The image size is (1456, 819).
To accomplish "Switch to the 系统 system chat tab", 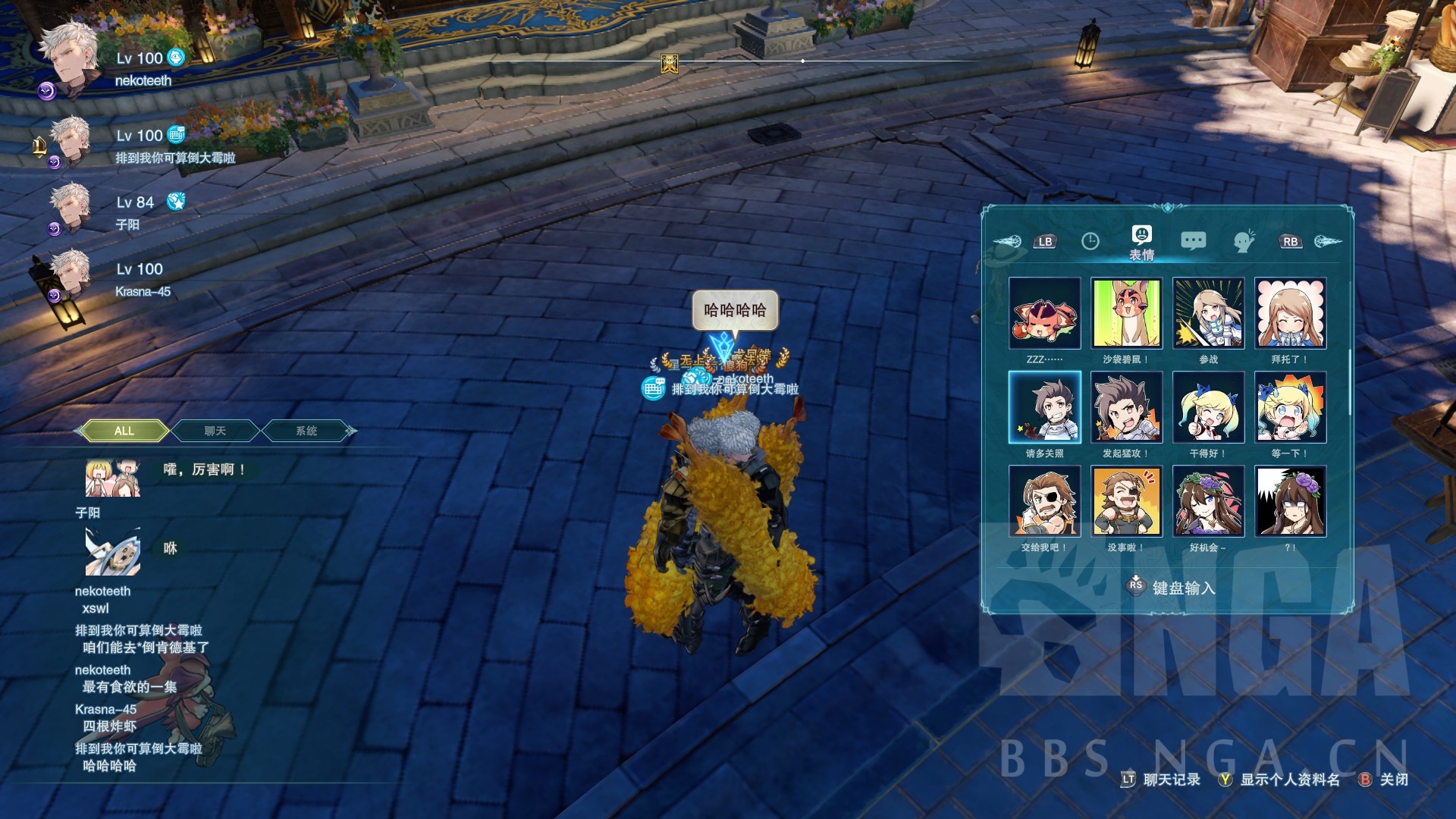I will [306, 430].
